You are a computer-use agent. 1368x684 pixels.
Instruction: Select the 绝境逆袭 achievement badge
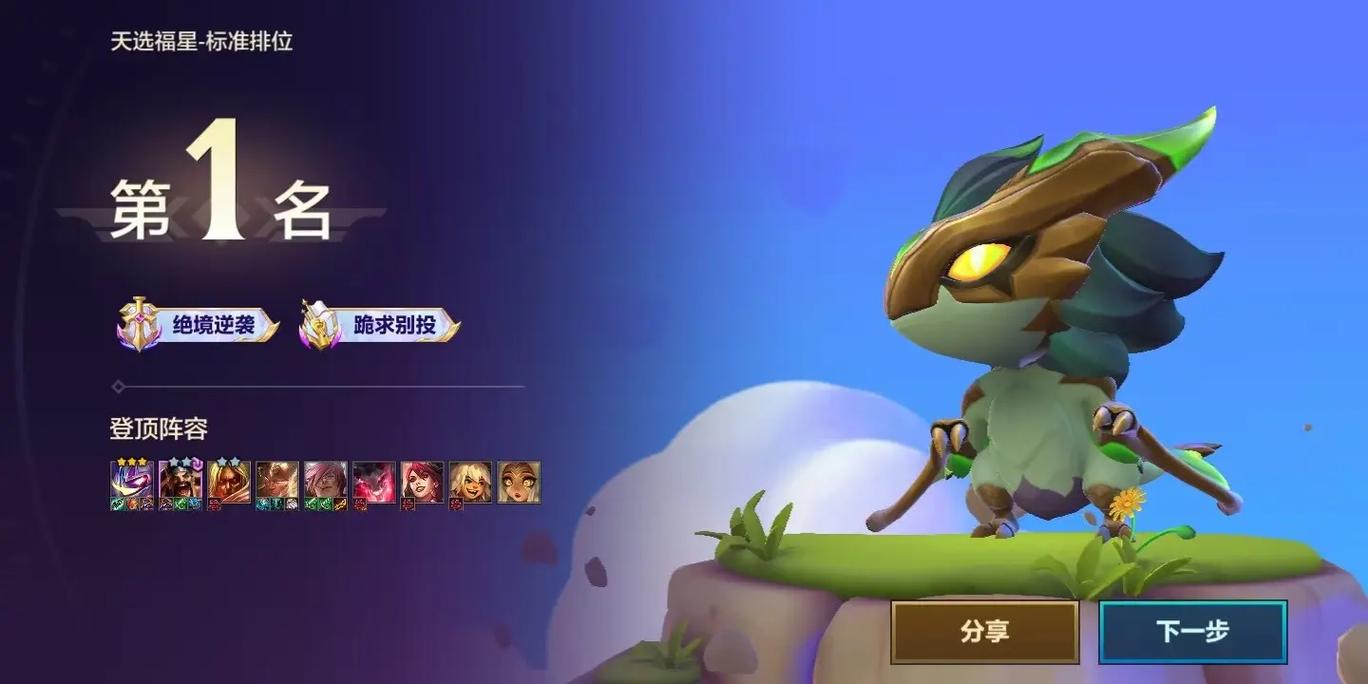click(198, 325)
